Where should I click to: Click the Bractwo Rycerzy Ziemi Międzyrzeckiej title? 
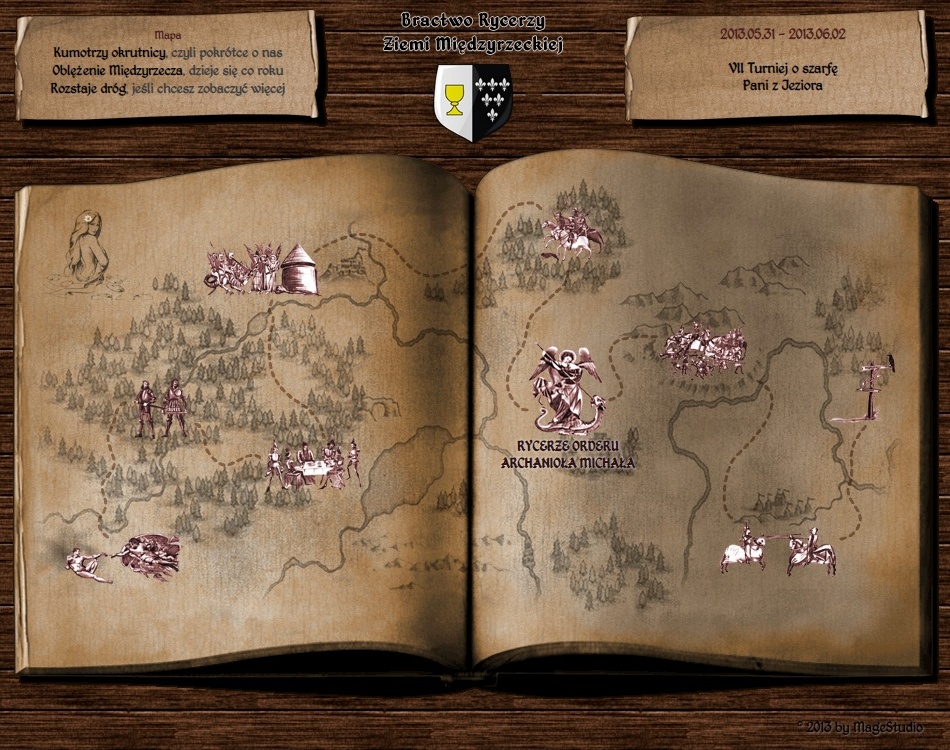[474, 32]
